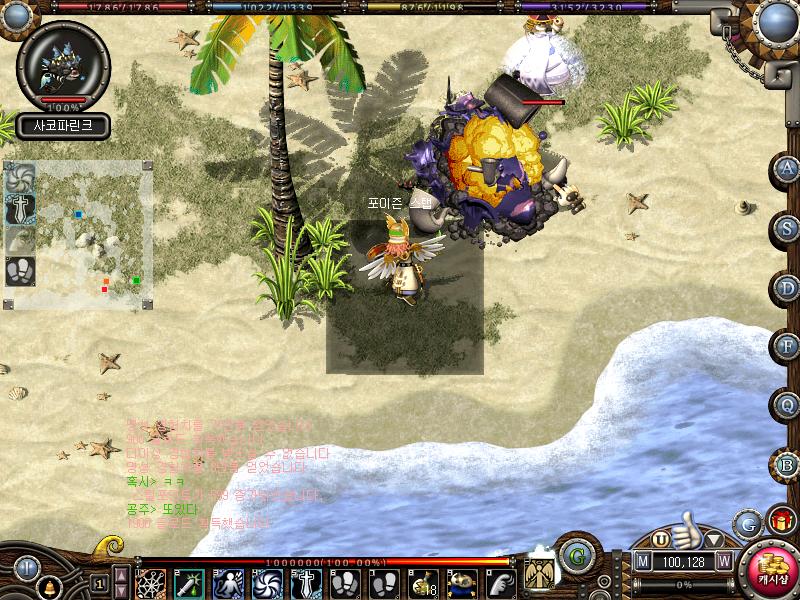Select the spider web skill in hotbar
Image resolution: width=800 pixels, height=600 pixels.
tap(151, 583)
